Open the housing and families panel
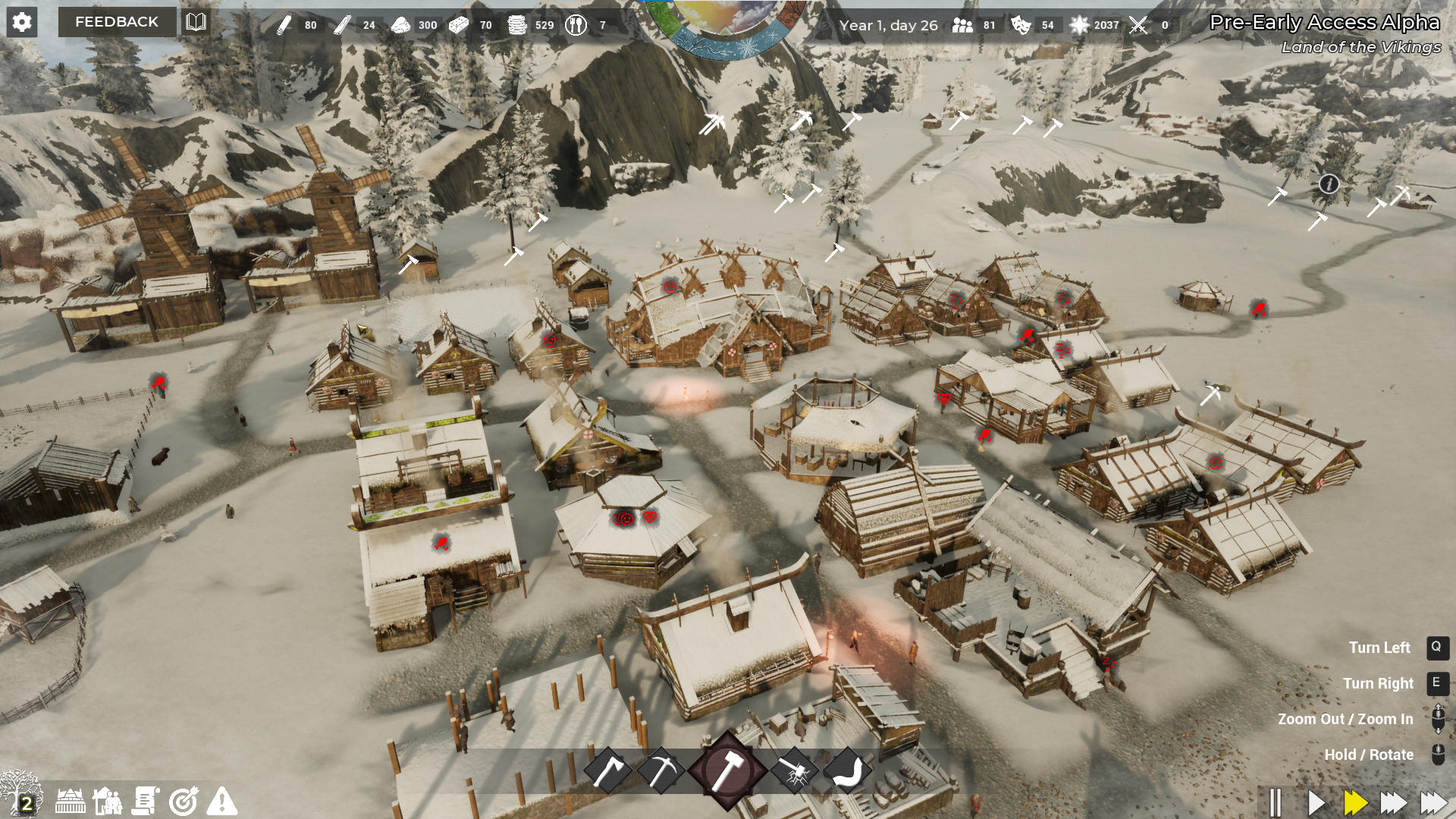The image size is (1456, 819). click(x=108, y=802)
